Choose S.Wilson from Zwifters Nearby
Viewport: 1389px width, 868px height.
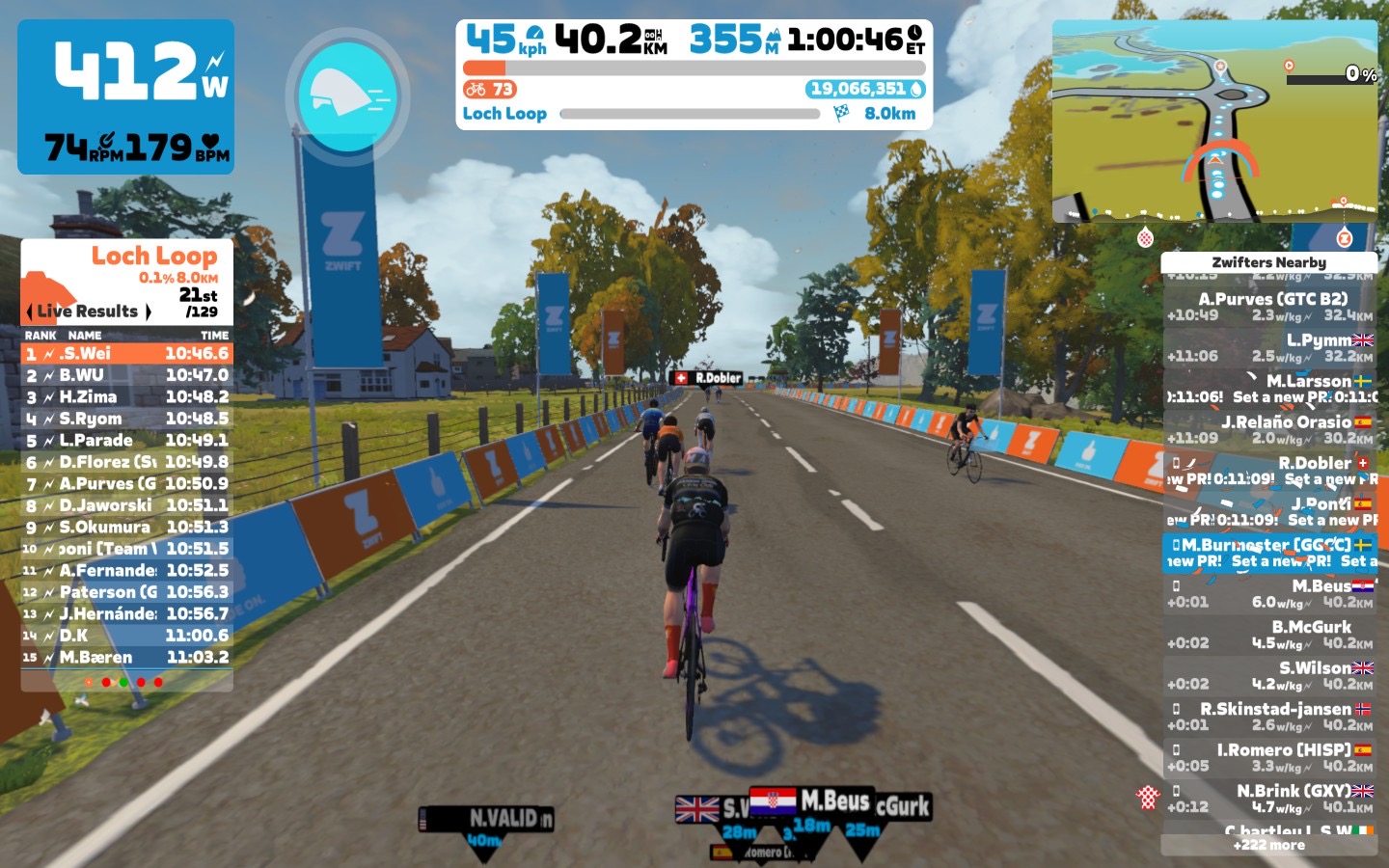(1268, 675)
